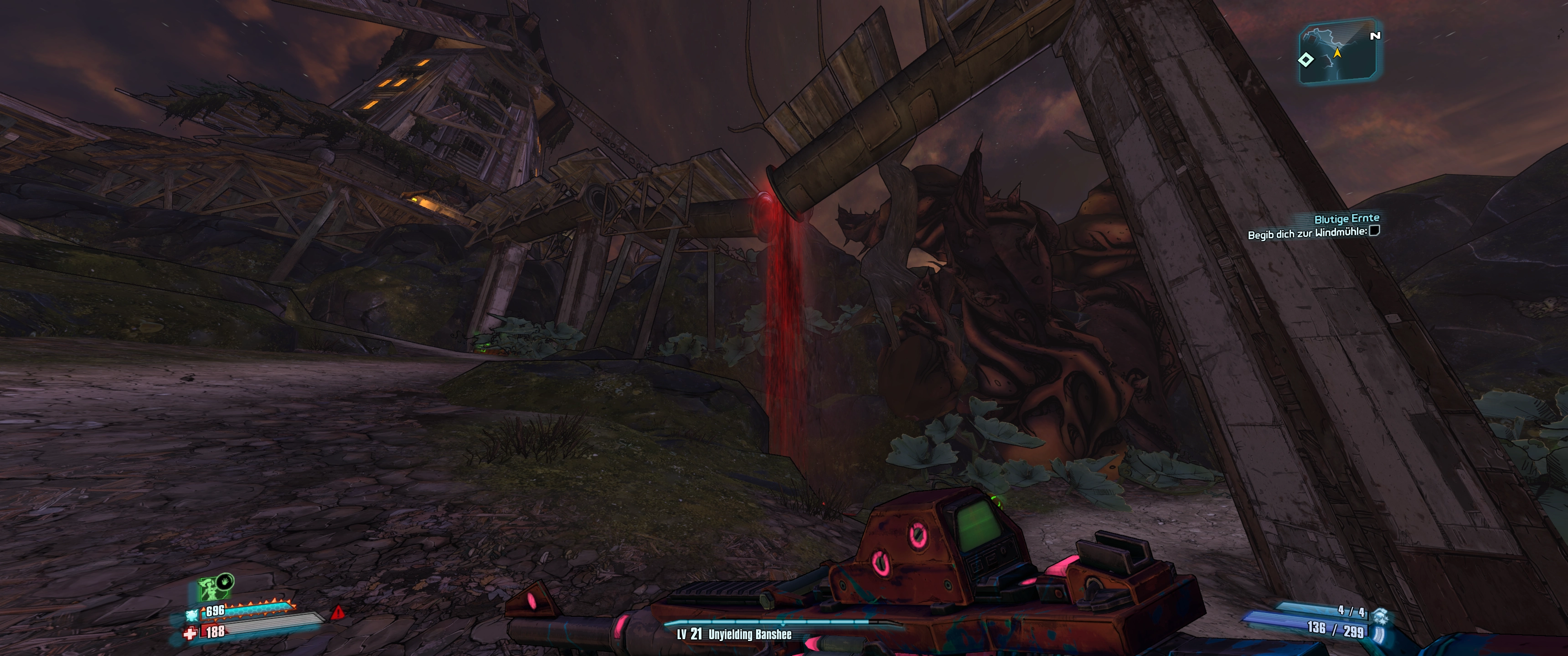Screen dimensions: 1568x656
Task: Click the red warning triangle icon
Action: [x=338, y=612]
